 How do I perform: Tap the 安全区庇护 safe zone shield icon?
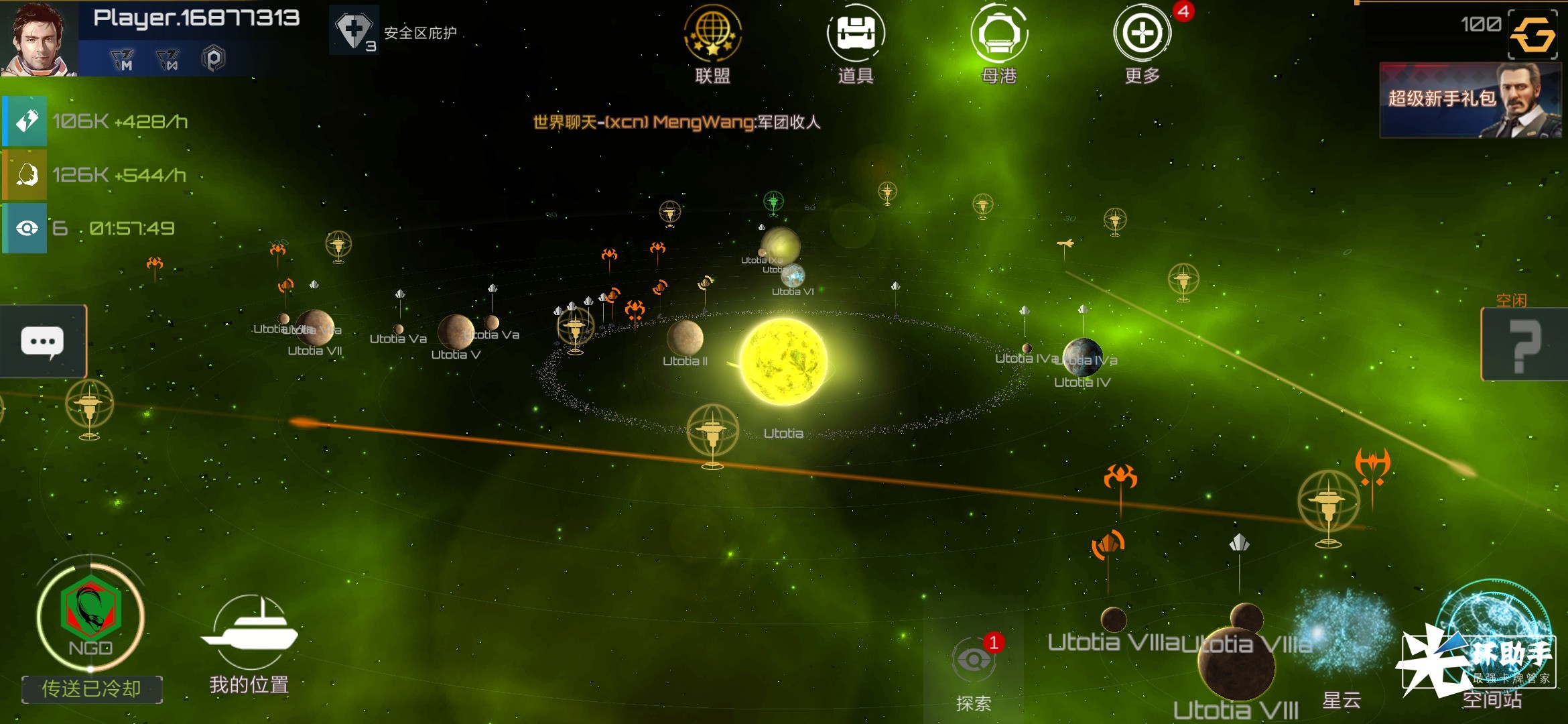pyautogui.click(x=354, y=31)
